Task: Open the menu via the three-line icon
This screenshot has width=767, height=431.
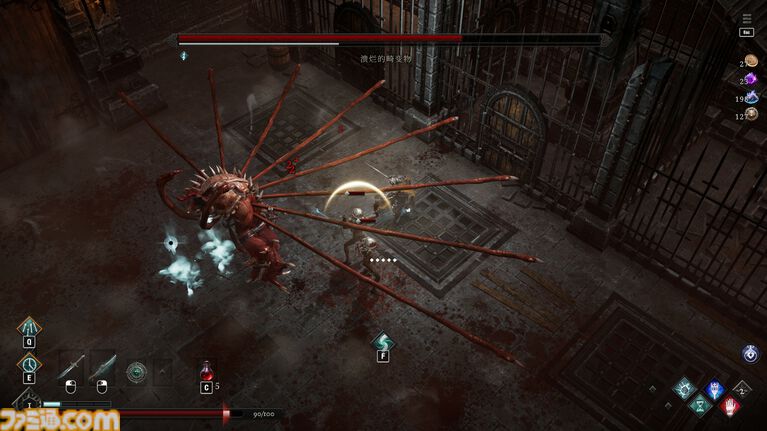Action: click(746, 17)
